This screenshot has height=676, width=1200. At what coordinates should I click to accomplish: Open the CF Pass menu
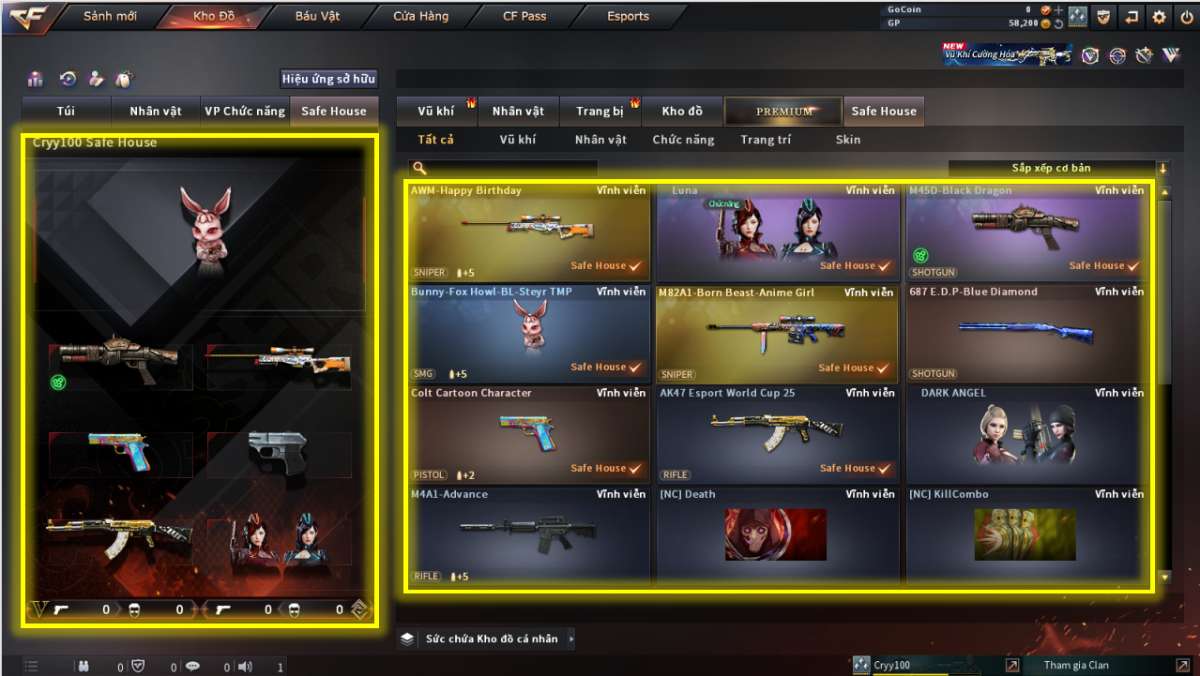click(x=524, y=17)
